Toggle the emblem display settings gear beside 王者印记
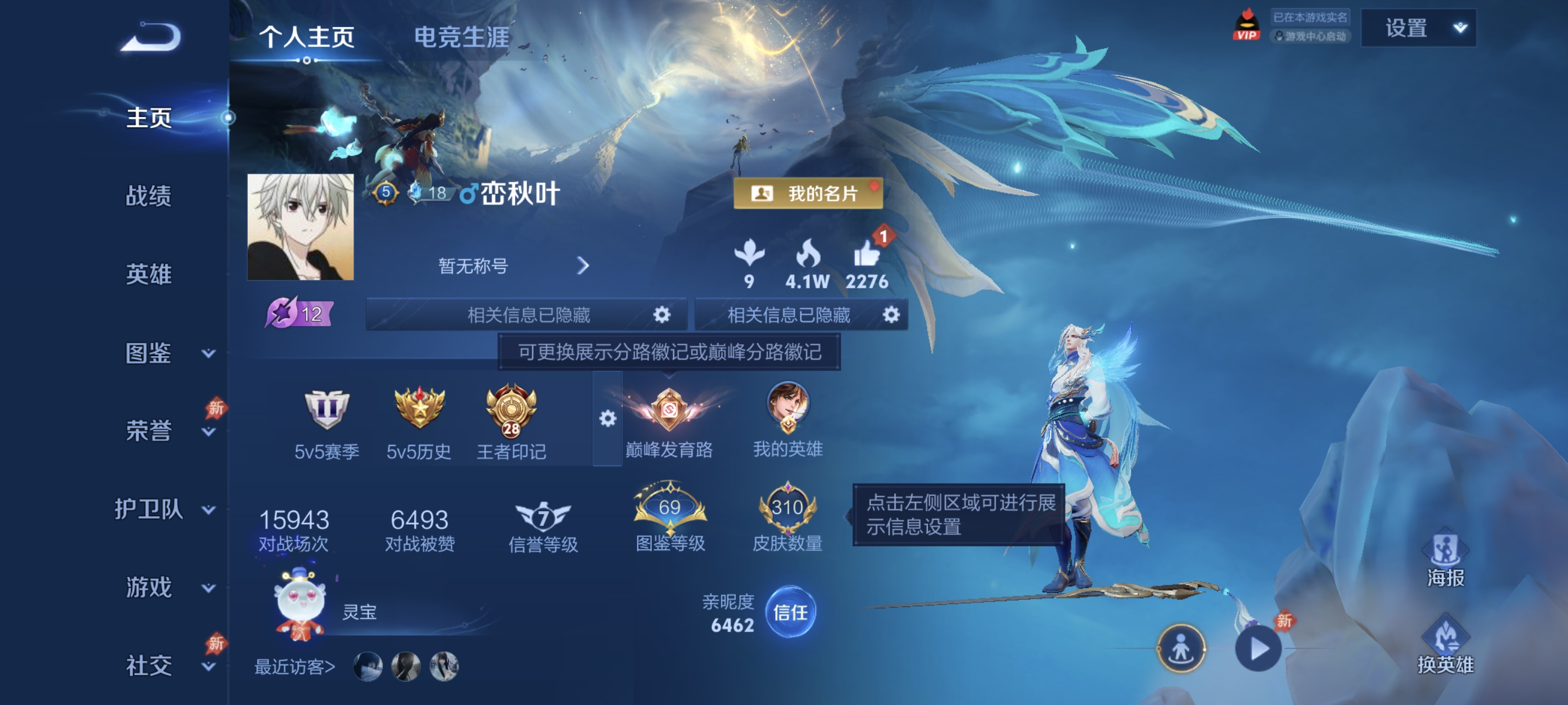Screen dimensions: 1568x705 607,419
